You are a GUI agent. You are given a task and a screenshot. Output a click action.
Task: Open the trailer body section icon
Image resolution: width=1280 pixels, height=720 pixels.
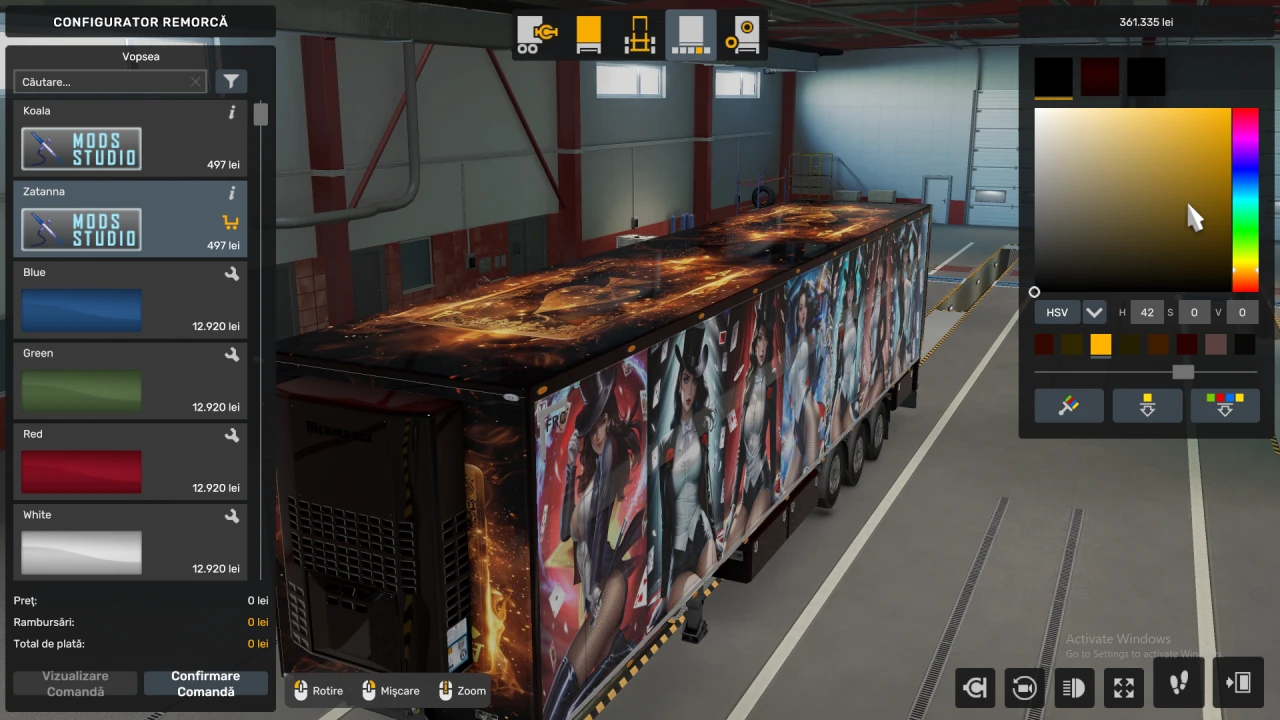tap(588, 35)
